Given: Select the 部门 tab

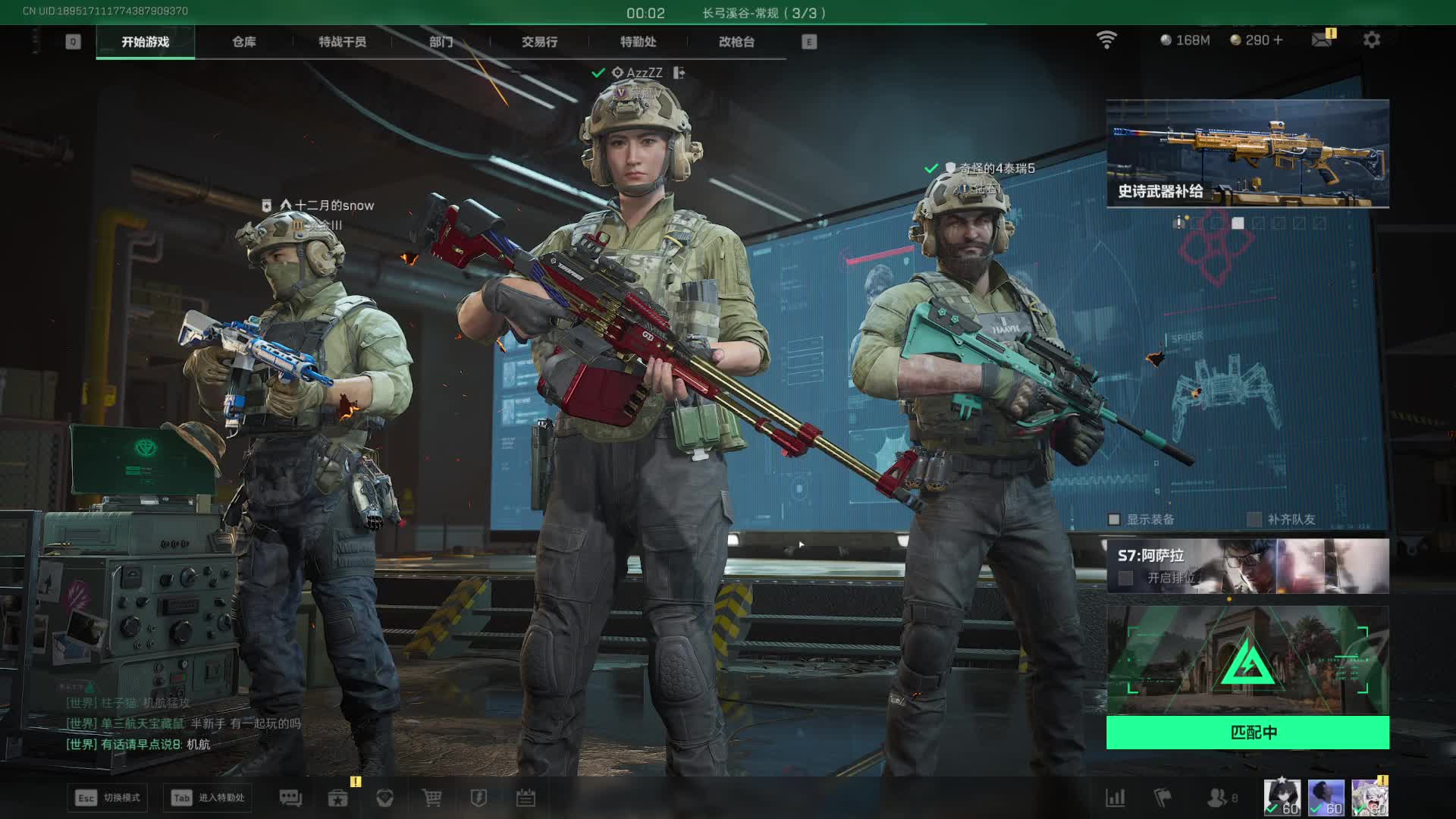Looking at the screenshot, I should [441, 42].
